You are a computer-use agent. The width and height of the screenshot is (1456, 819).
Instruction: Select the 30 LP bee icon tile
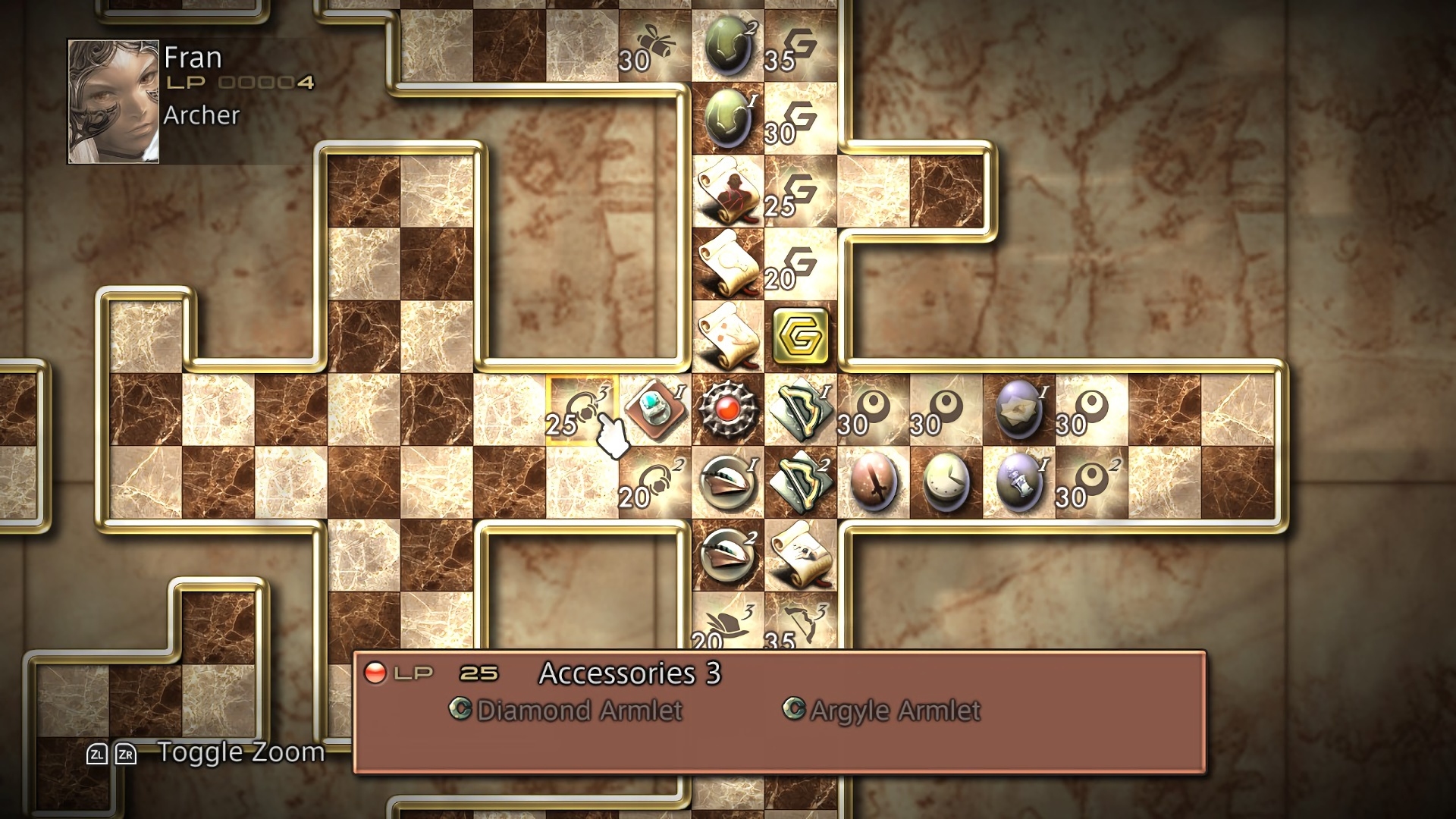(654, 45)
